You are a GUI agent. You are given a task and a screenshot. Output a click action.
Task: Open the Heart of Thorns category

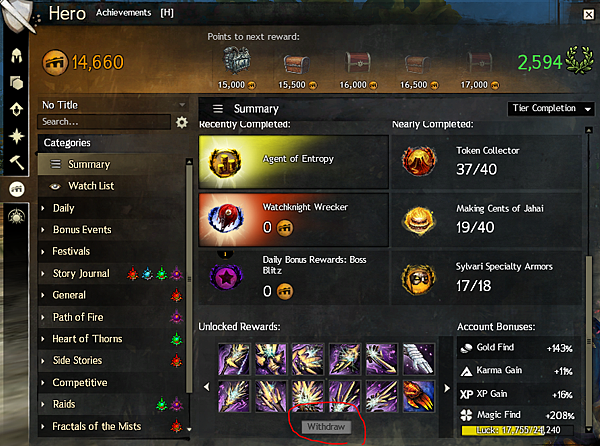click(87, 339)
